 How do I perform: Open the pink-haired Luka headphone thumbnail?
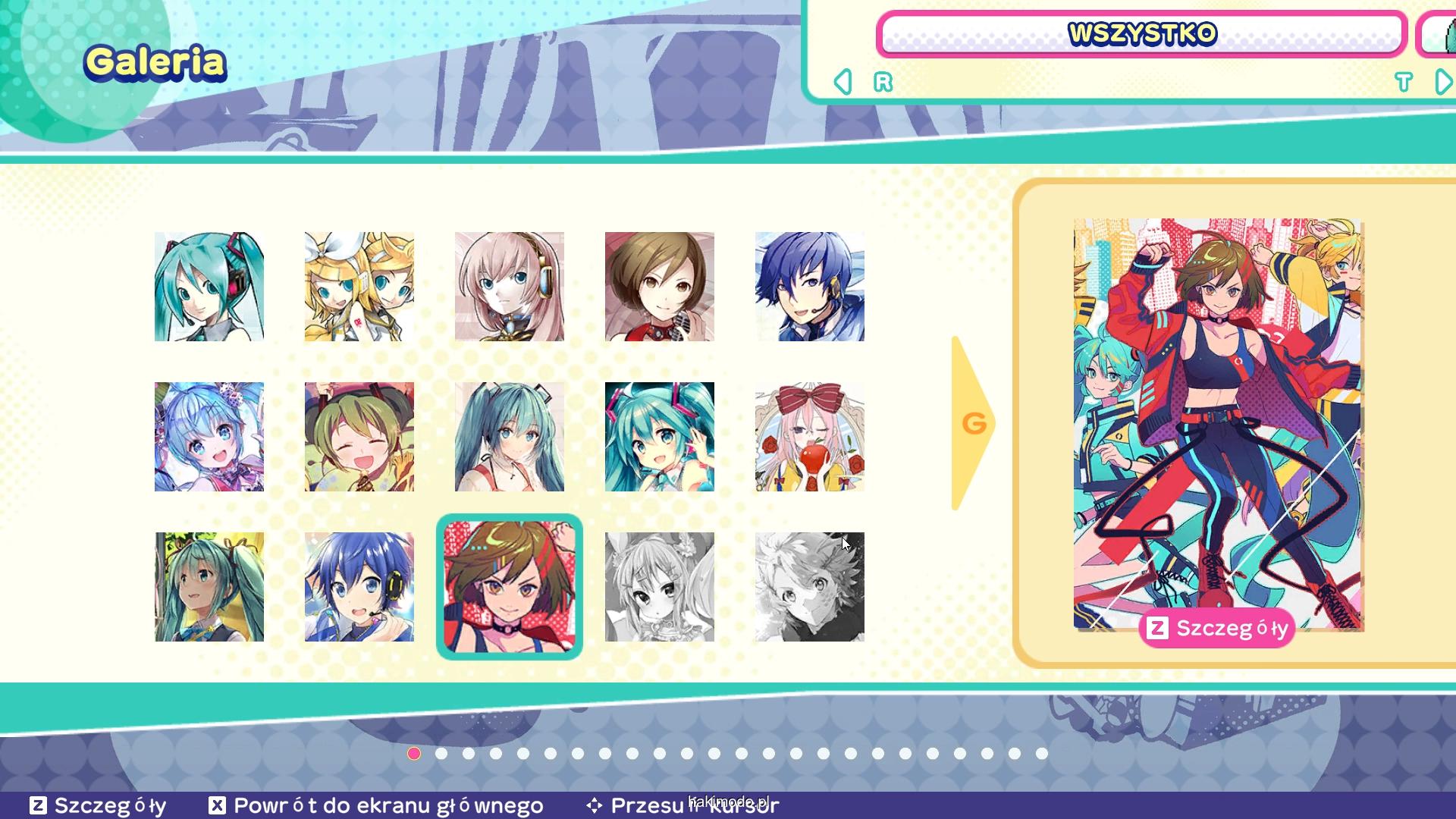510,287
